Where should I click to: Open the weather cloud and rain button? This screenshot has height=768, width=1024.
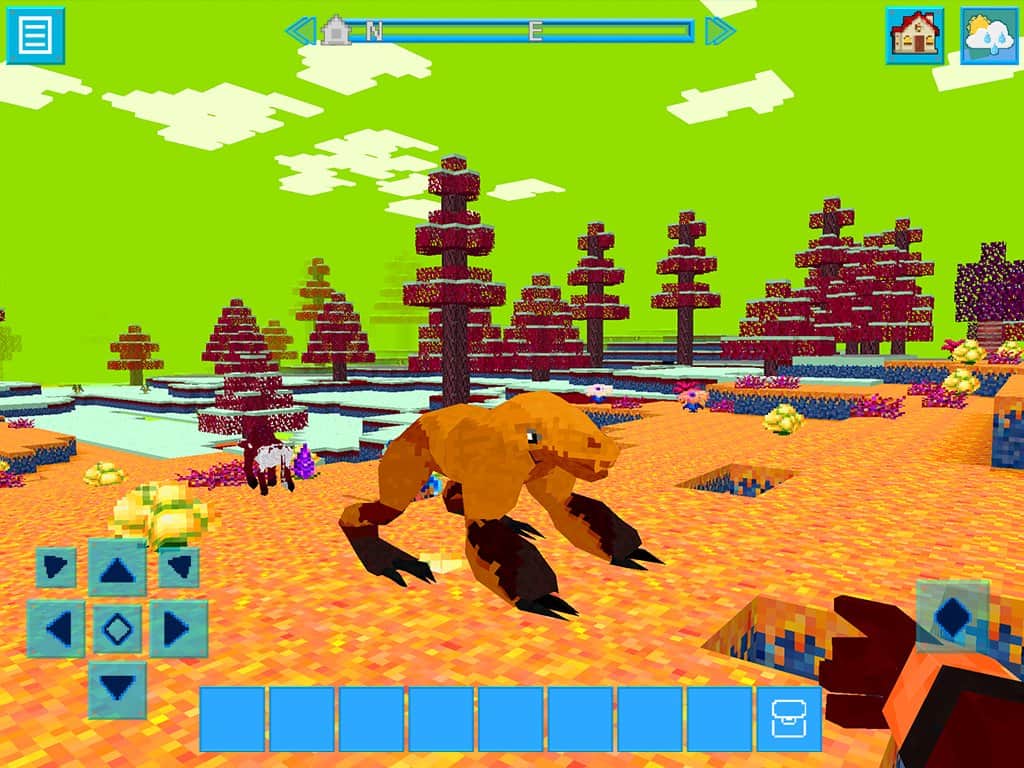tap(989, 35)
